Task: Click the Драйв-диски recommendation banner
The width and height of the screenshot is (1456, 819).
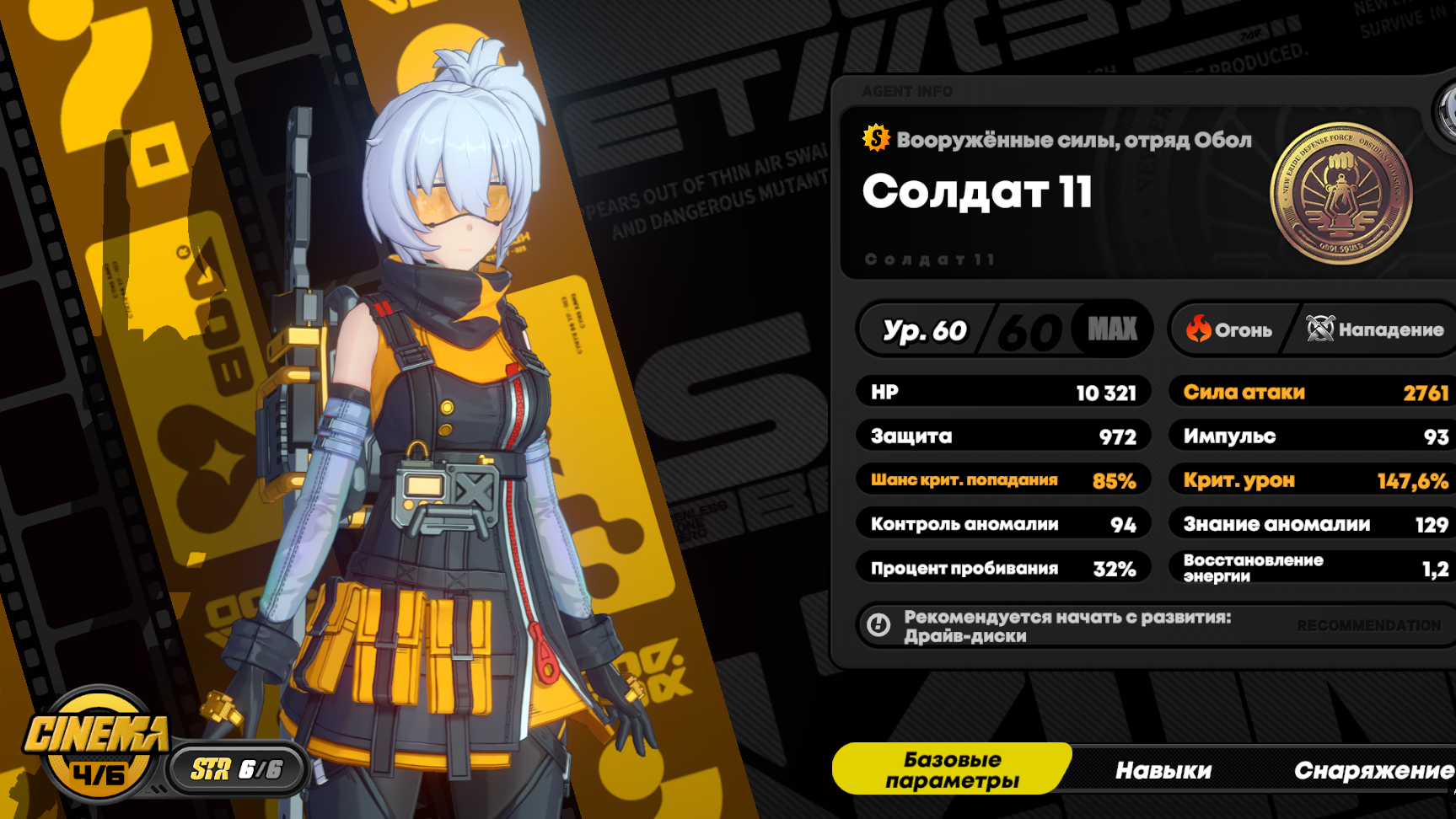Action: tap(1155, 626)
